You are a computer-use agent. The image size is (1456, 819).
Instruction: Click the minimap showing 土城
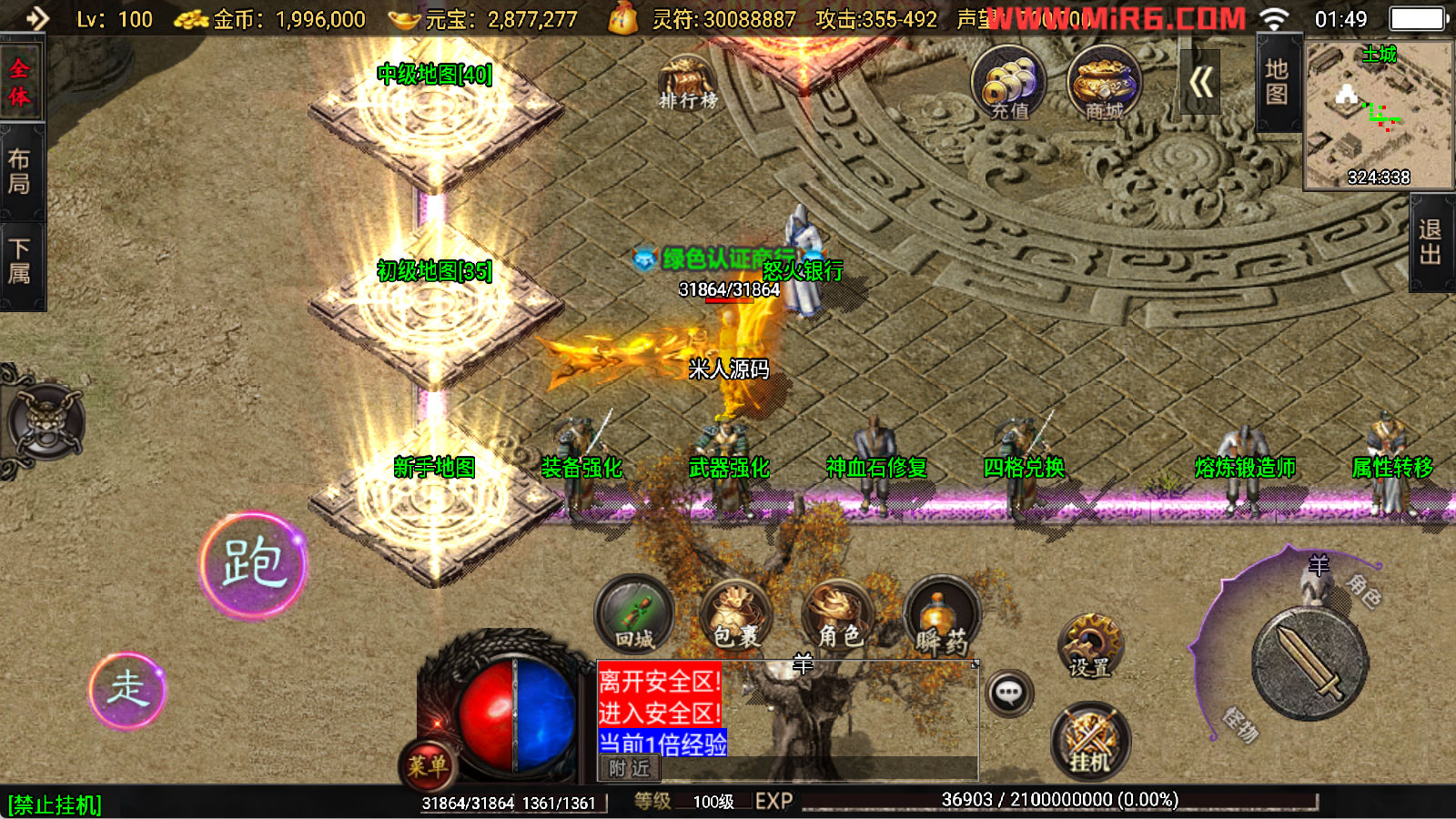click(x=1379, y=115)
